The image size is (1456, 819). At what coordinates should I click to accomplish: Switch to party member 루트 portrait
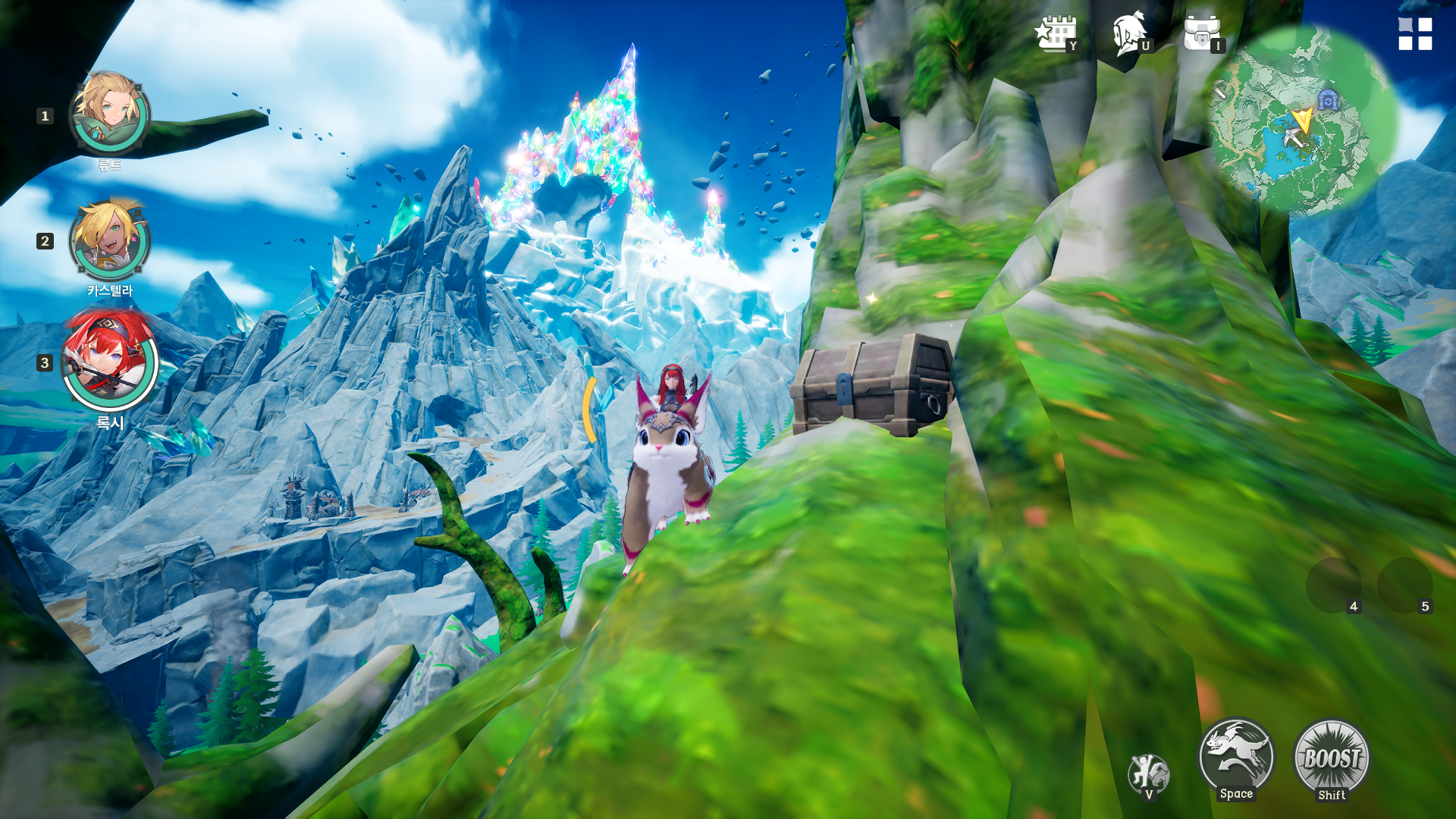(109, 114)
